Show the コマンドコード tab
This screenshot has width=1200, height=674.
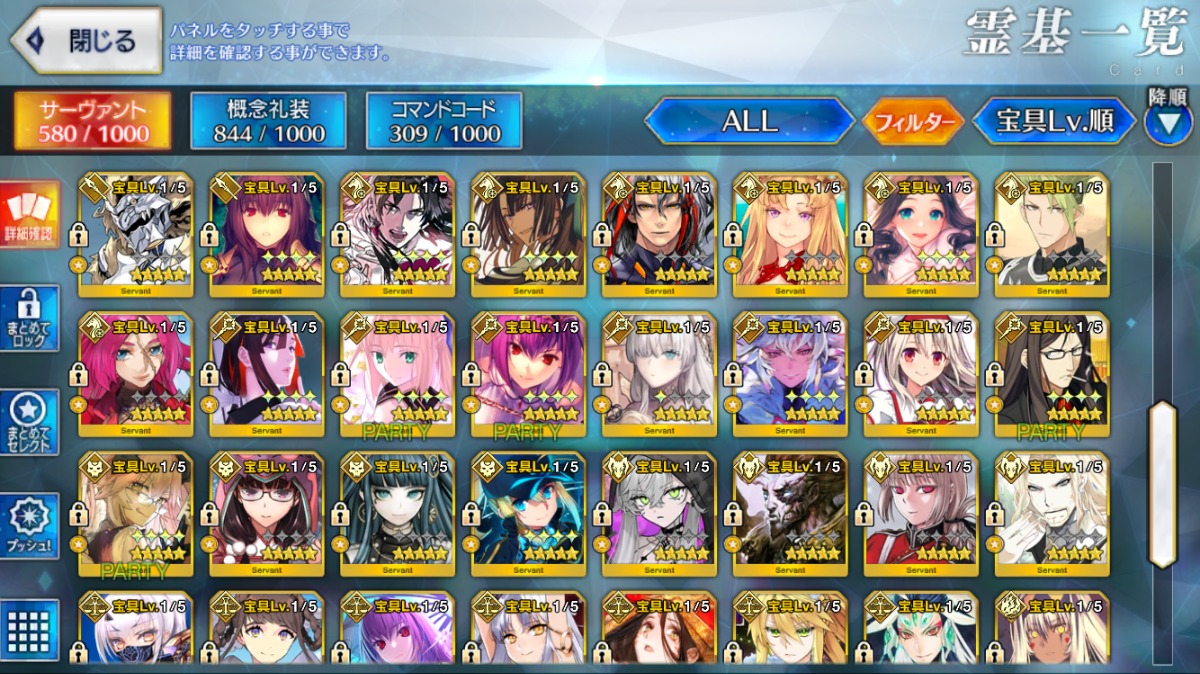tap(444, 121)
